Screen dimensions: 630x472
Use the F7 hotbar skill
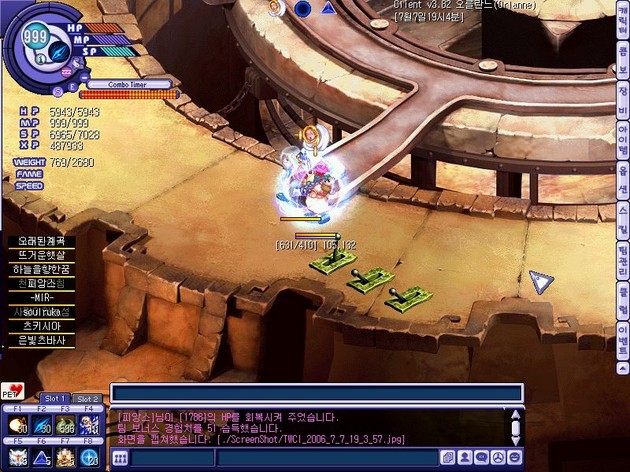coord(67,457)
